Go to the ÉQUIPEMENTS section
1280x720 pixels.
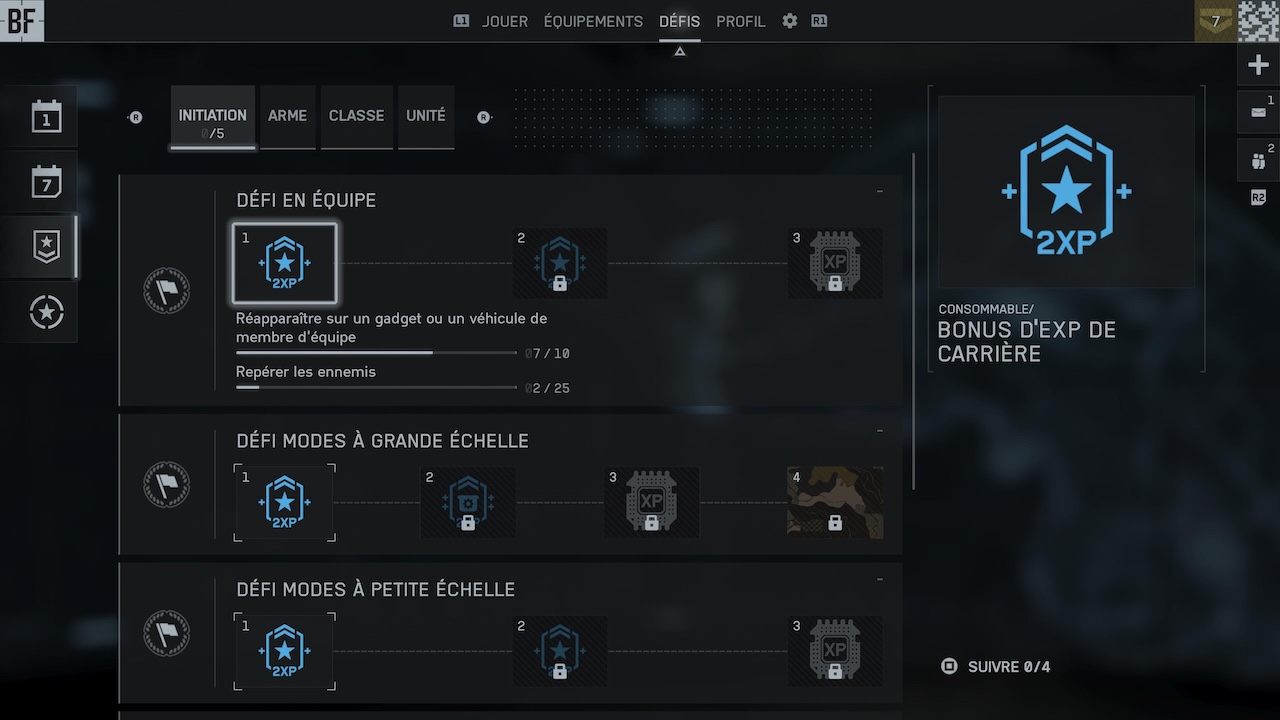[x=593, y=21]
